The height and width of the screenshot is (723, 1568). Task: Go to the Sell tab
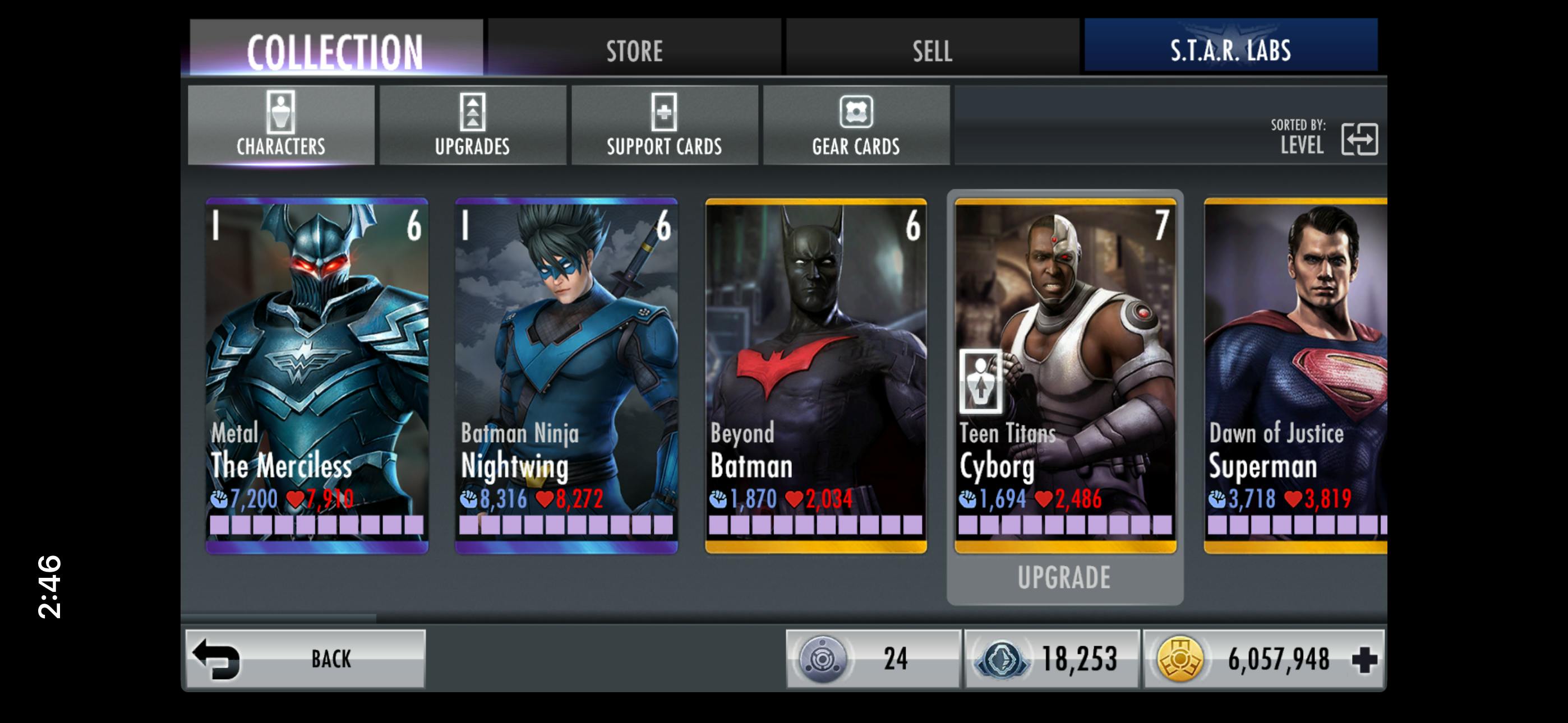click(932, 49)
